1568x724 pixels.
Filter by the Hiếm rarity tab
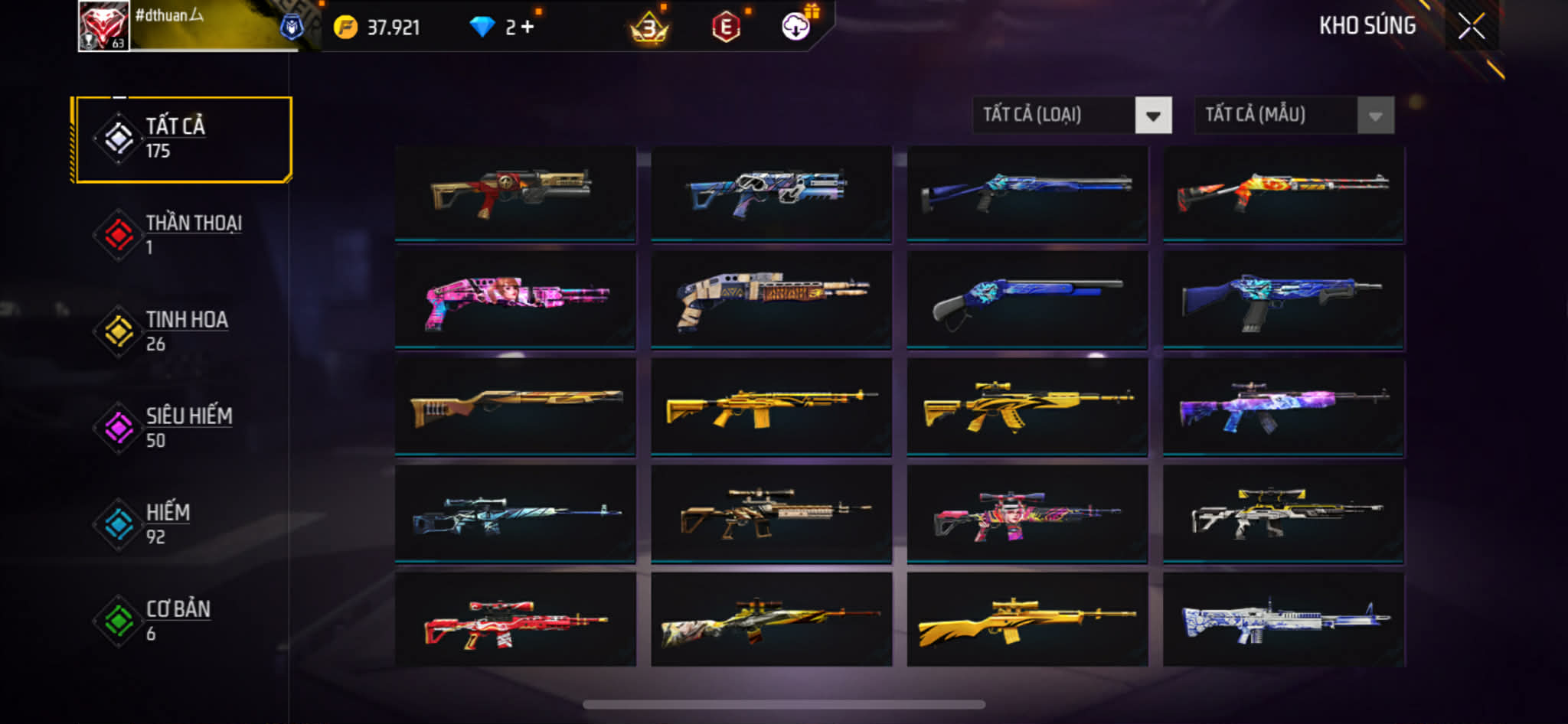(182, 524)
